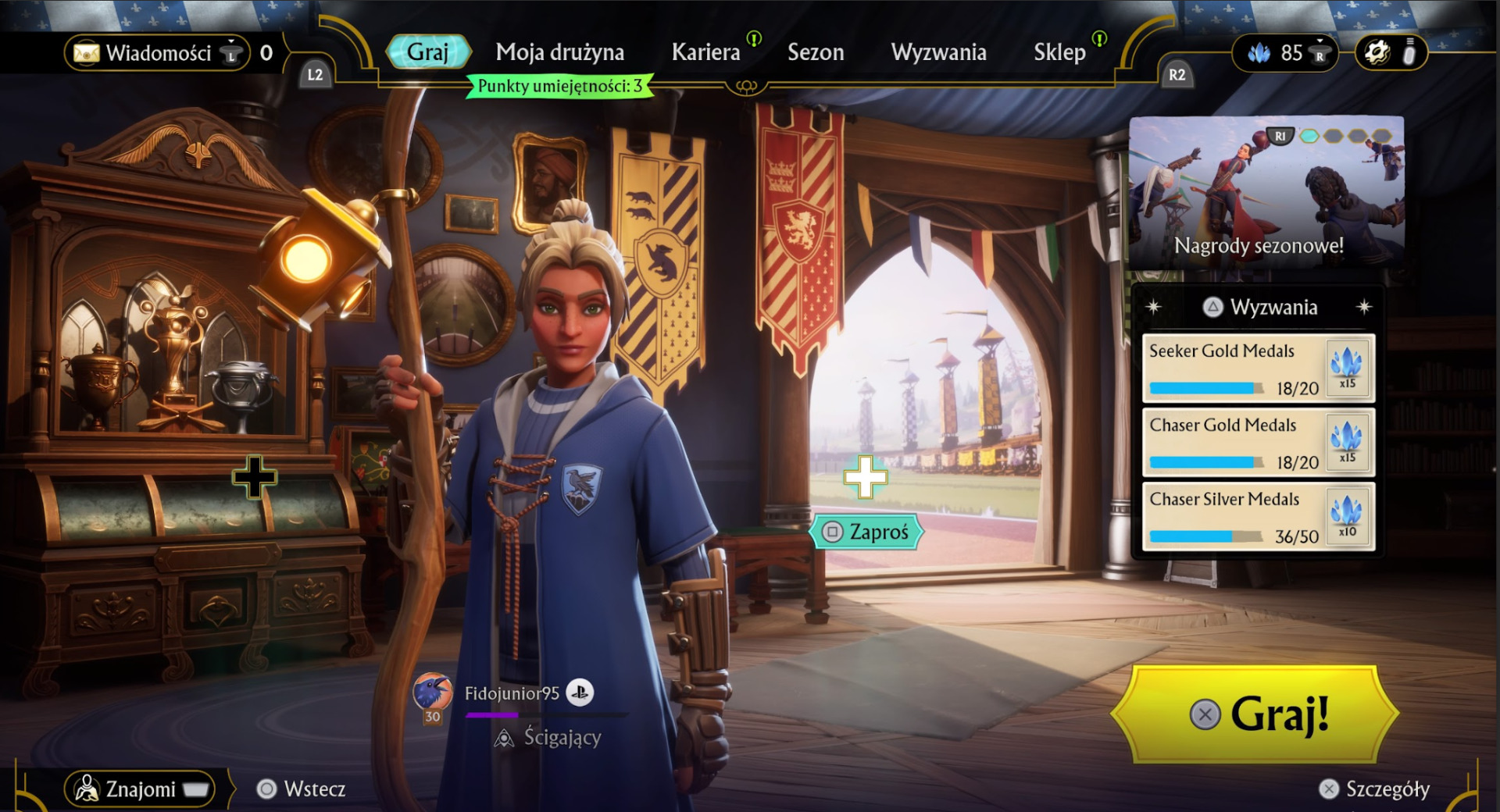This screenshot has height=812, width=1500.
Task: Select the Sezon tab
Action: point(815,52)
